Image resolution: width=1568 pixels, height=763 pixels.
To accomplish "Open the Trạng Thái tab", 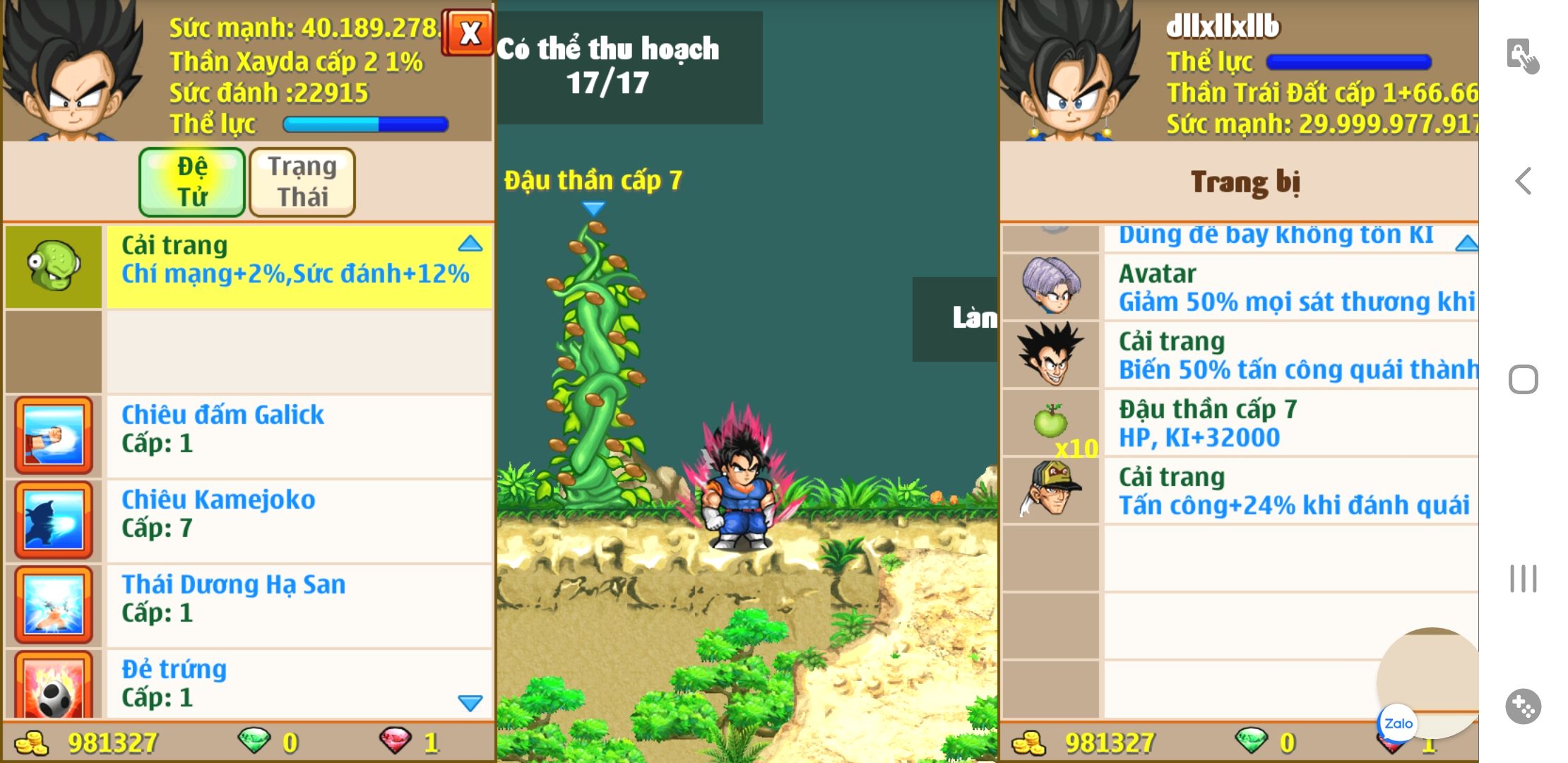I will pos(302,182).
